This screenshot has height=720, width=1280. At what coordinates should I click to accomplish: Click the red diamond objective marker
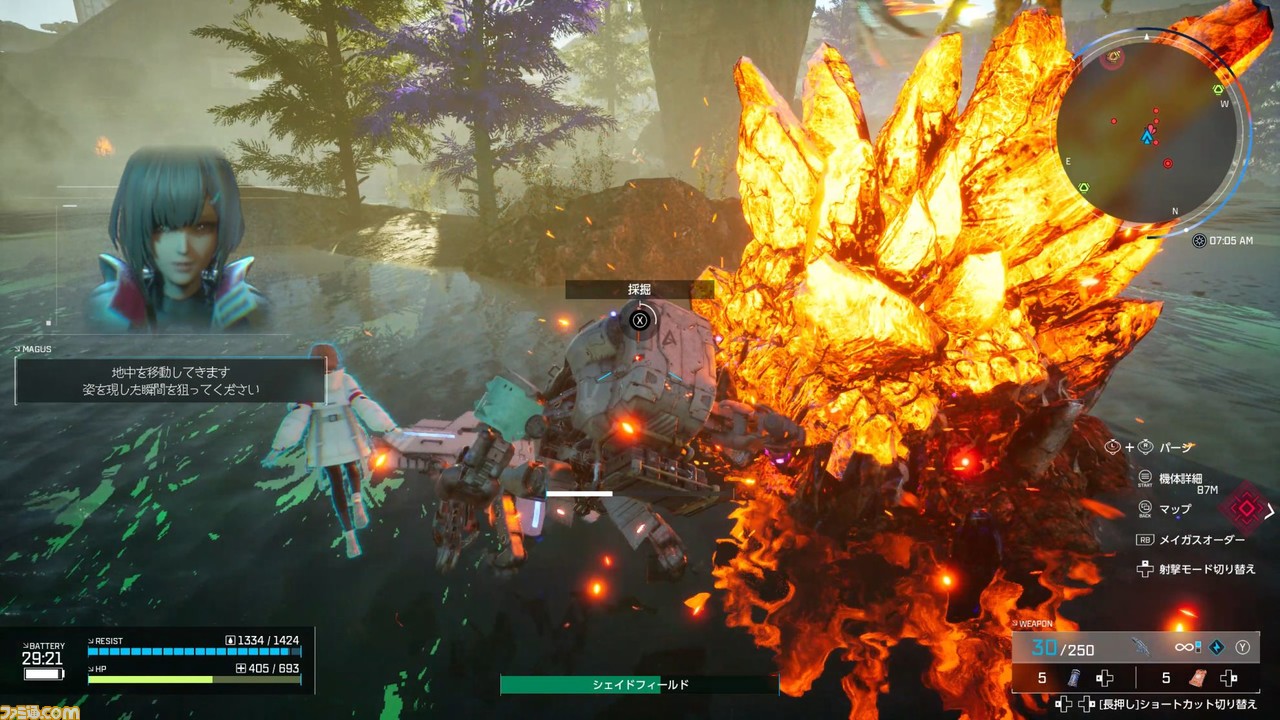[1245, 507]
